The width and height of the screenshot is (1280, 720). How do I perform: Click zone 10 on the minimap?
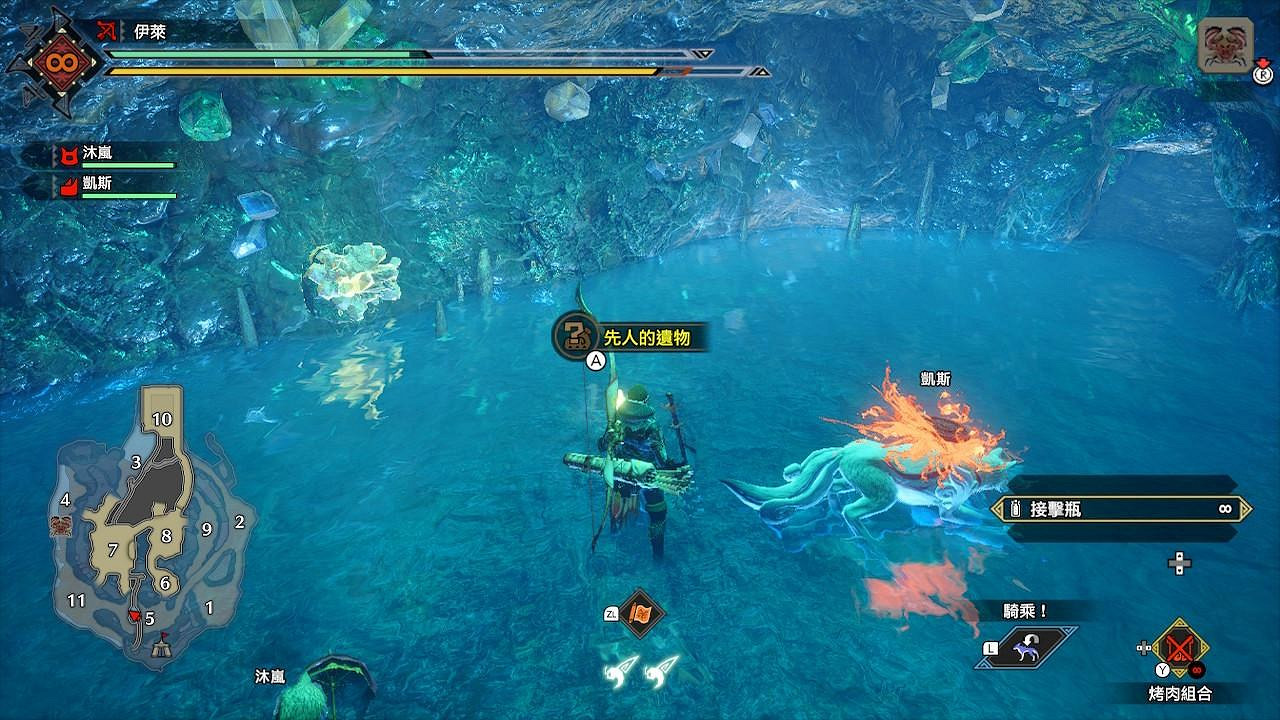pyautogui.click(x=162, y=420)
